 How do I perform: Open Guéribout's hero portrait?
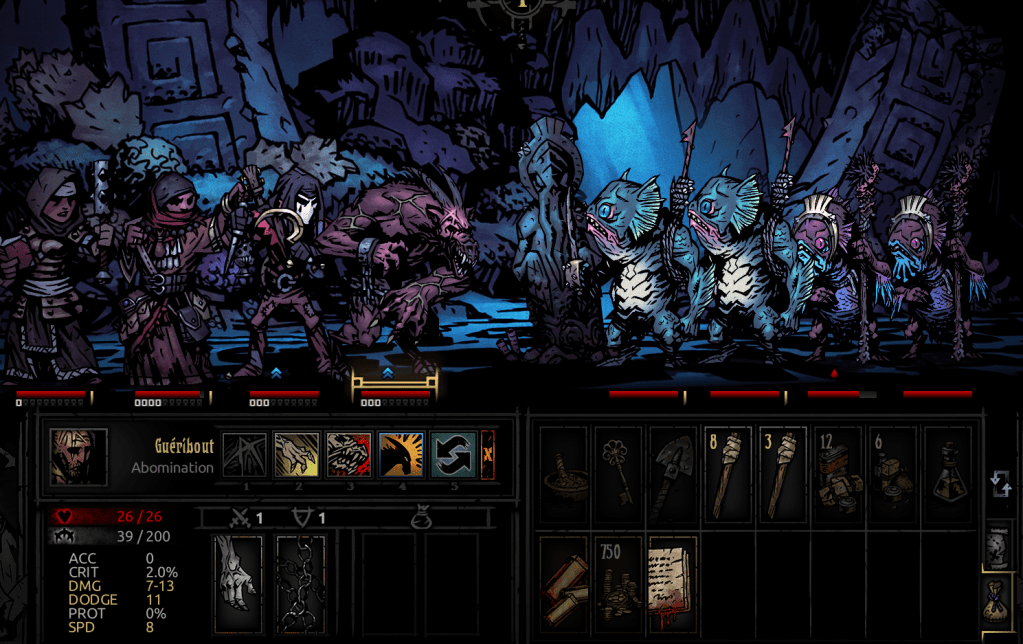[x=79, y=457]
